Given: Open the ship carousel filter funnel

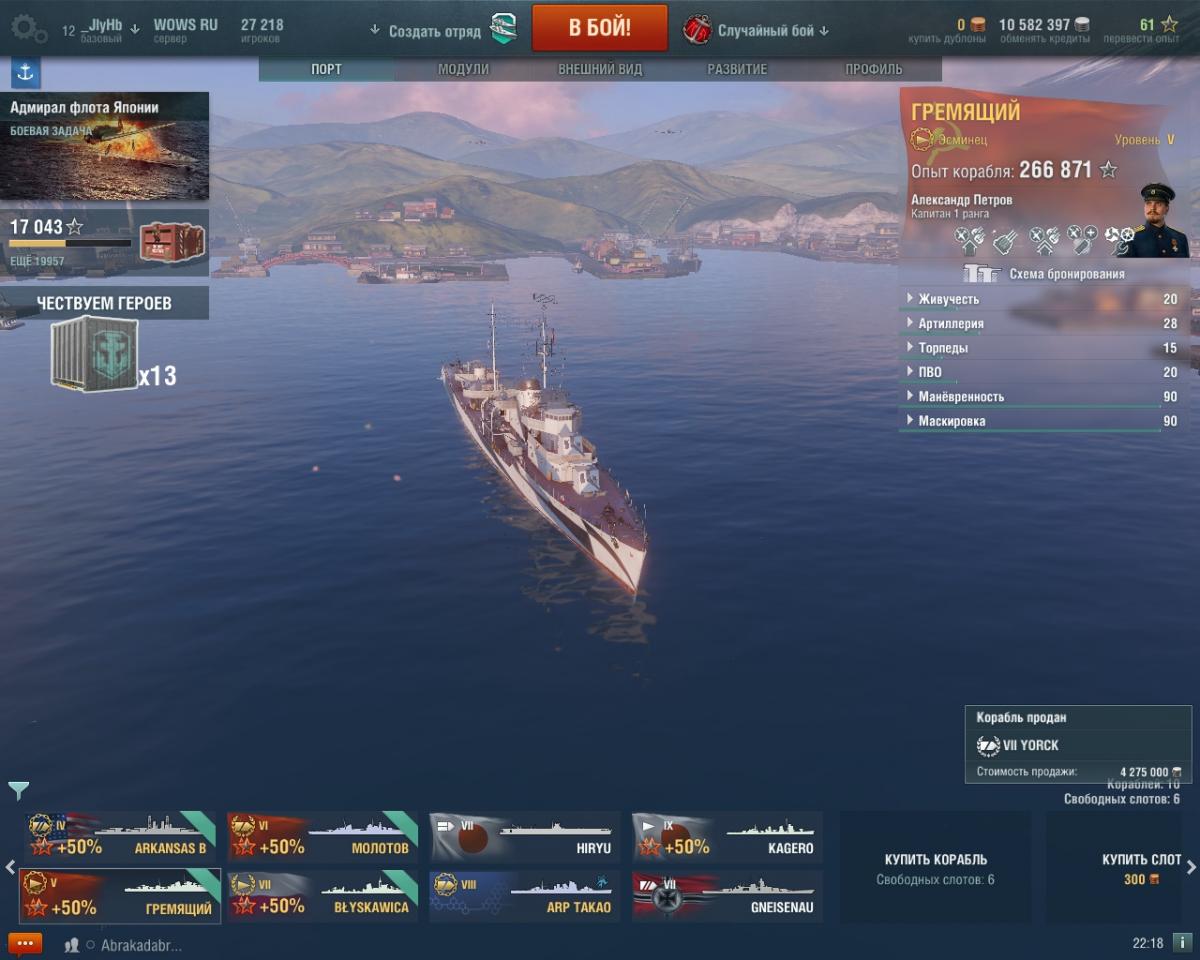Looking at the screenshot, I should [19, 791].
